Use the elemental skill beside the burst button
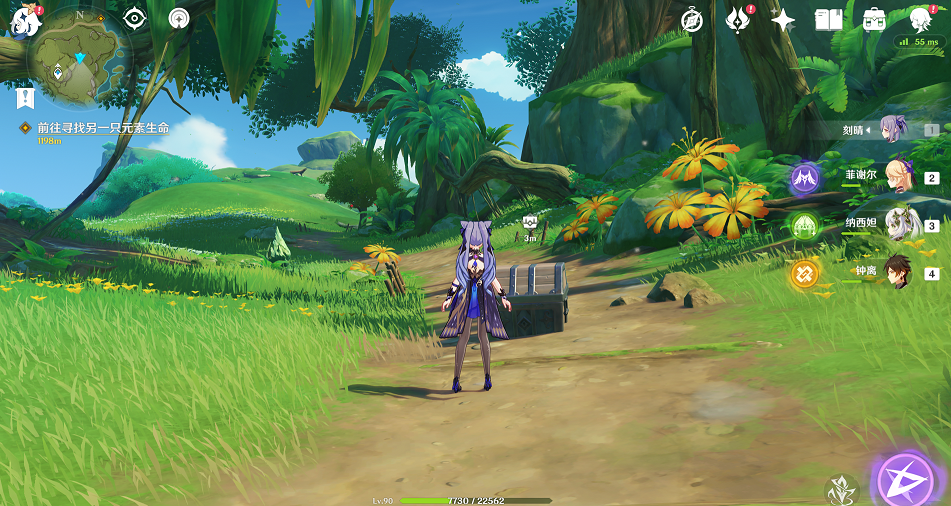 coord(841,490)
